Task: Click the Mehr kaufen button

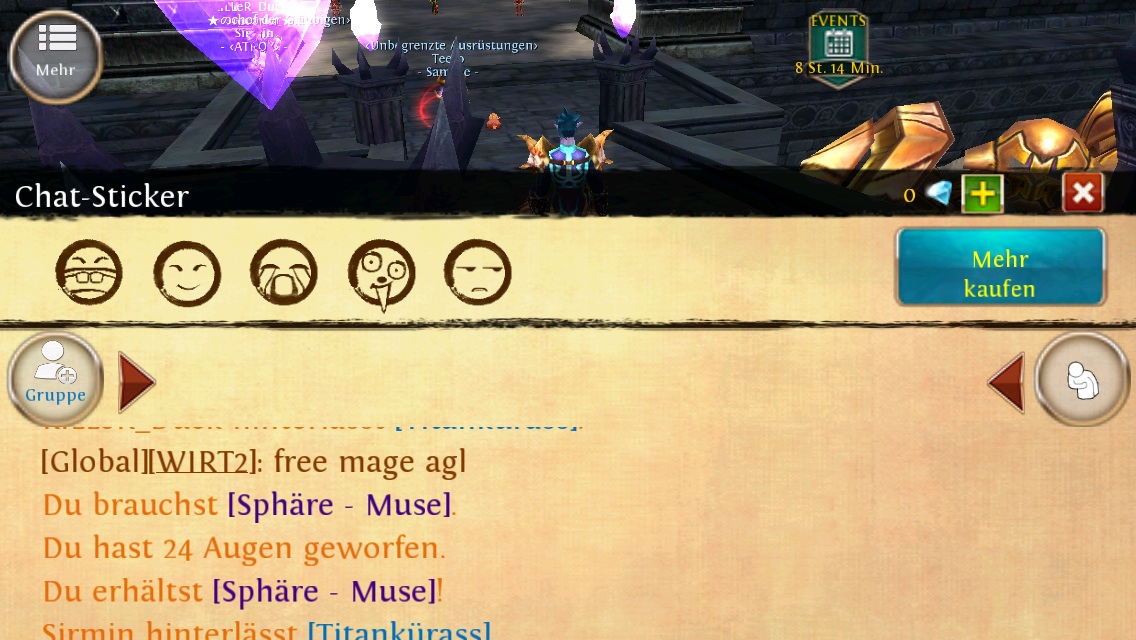Action: (x=1001, y=273)
